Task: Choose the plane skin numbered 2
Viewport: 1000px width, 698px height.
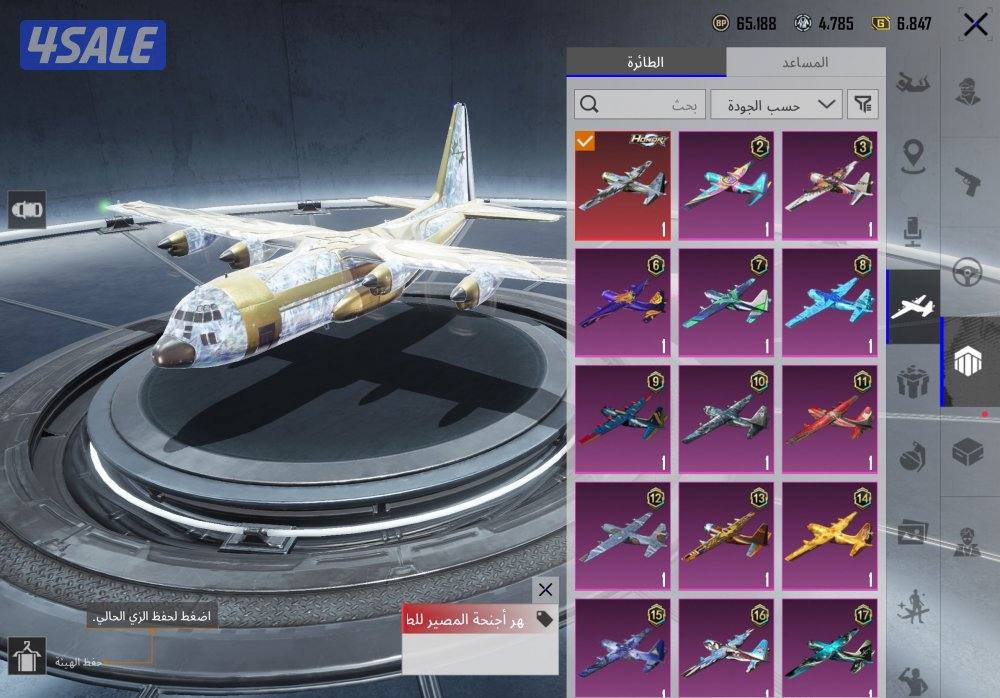Action: coord(727,186)
